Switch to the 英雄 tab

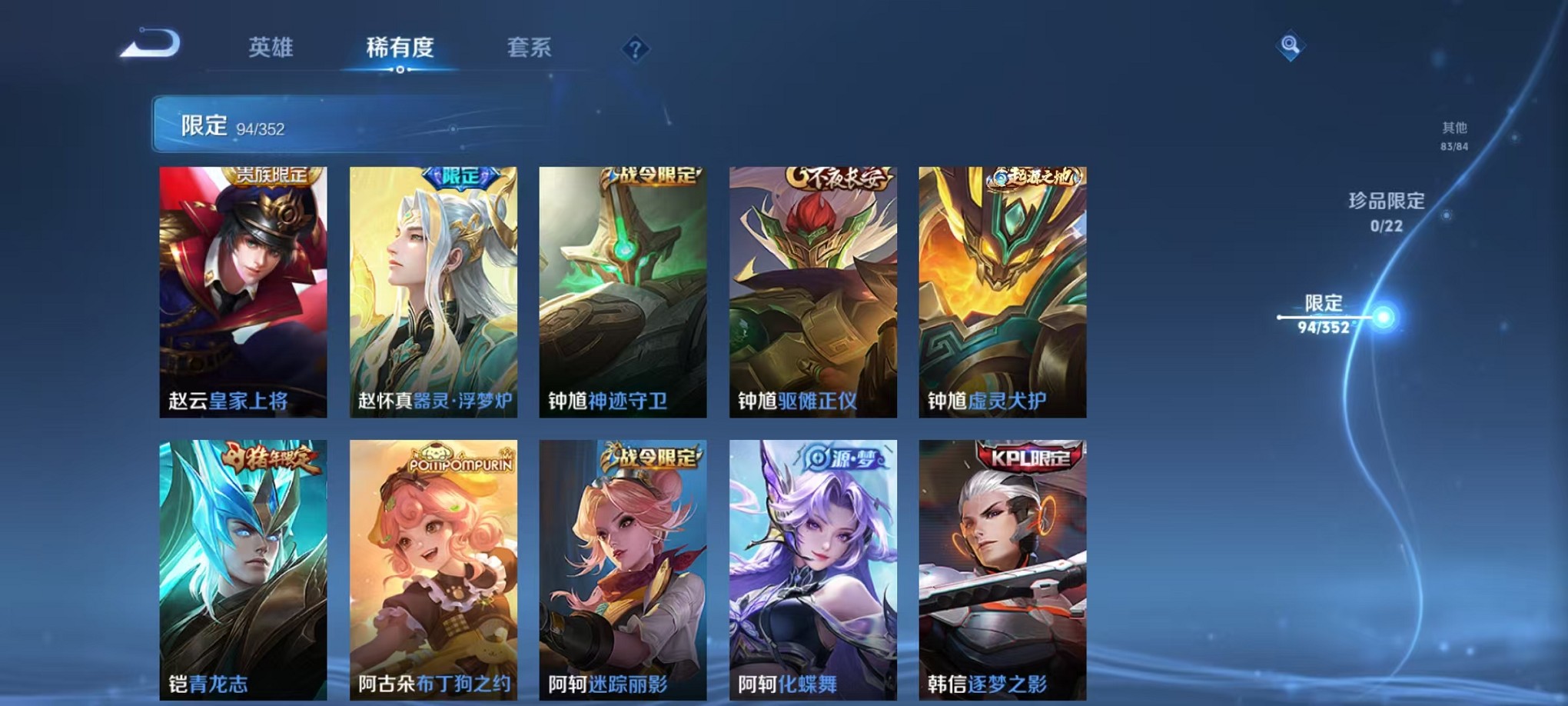click(x=270, y=48)
